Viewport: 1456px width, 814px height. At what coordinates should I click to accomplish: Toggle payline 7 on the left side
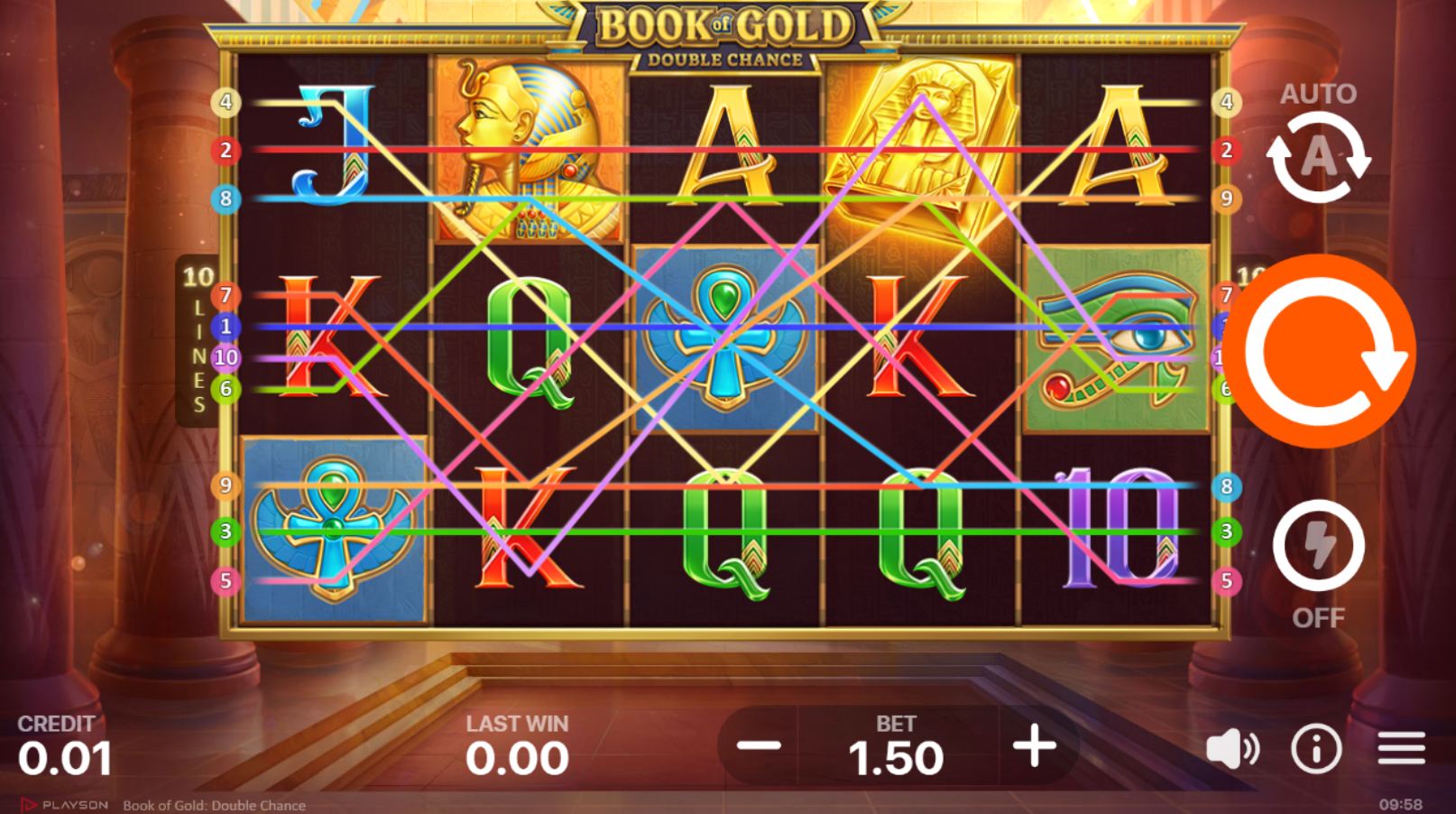224,293
